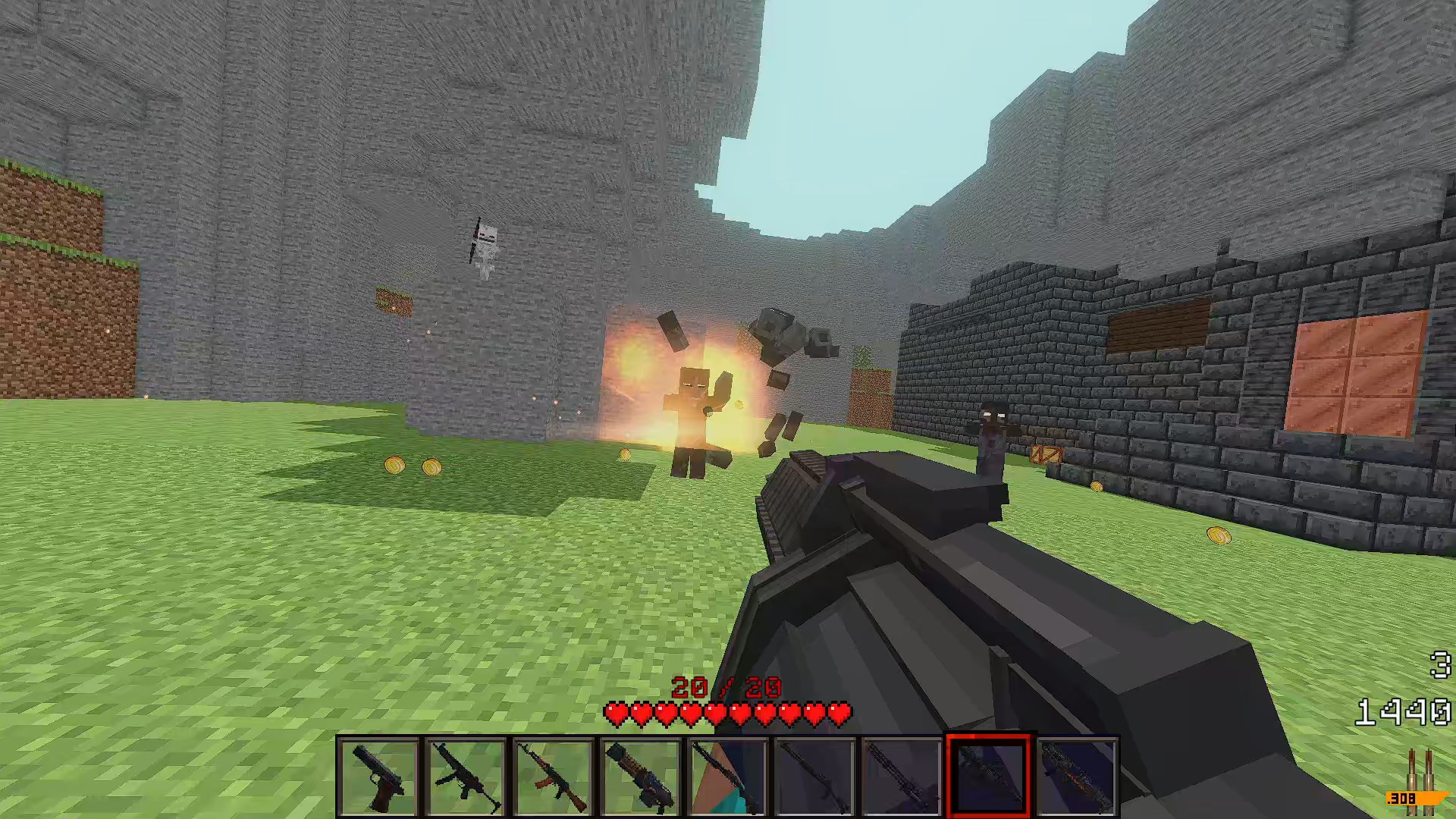Select the grenade launcher in hotbar slot four
This screenshot has height=819, width=1456.
640,773
